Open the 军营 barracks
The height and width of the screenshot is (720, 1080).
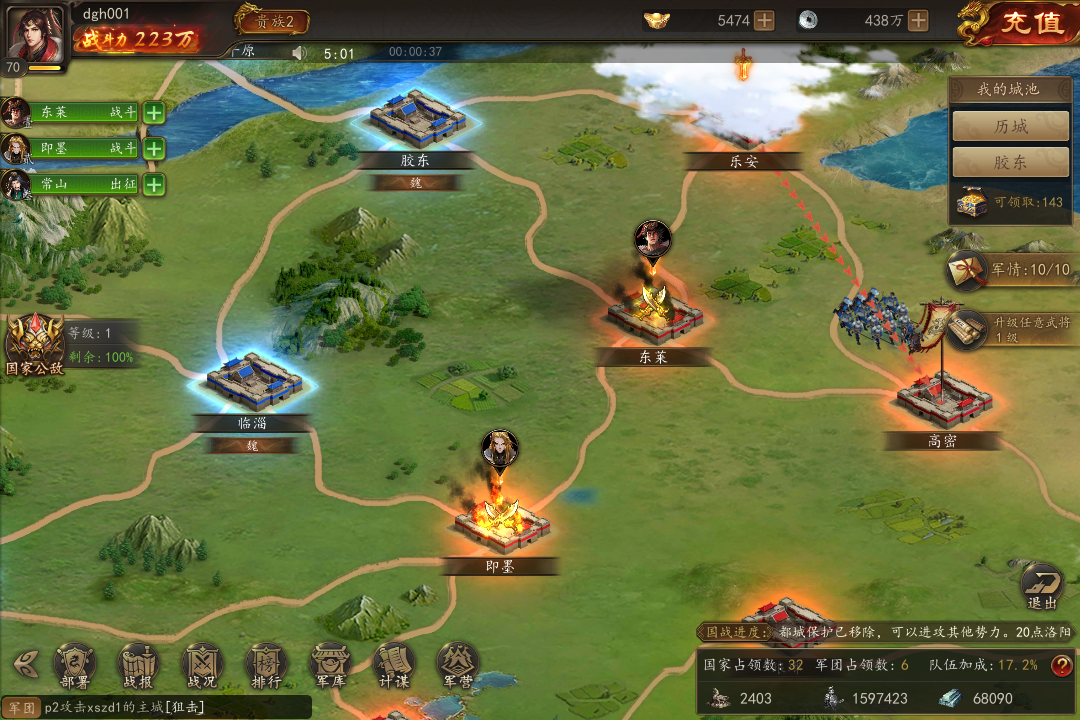pos(457,664)
